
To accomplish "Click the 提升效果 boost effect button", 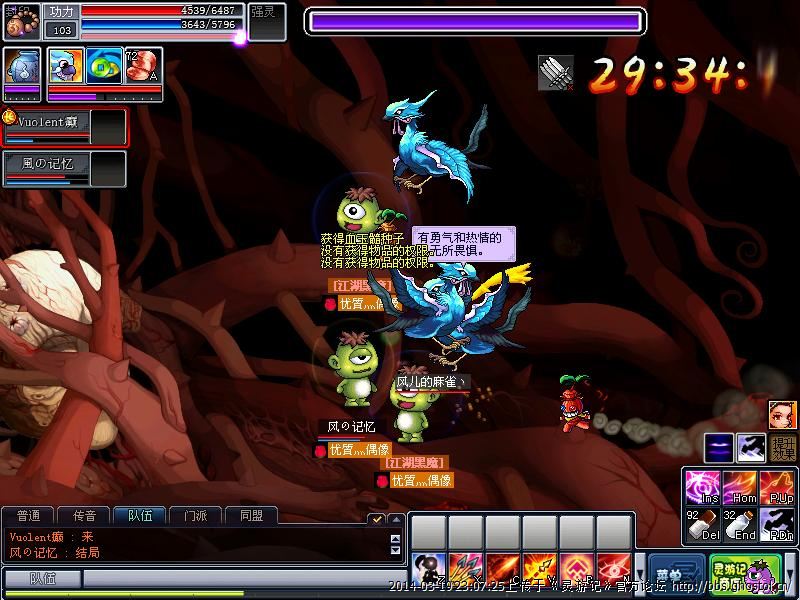I will coord(782,449).
